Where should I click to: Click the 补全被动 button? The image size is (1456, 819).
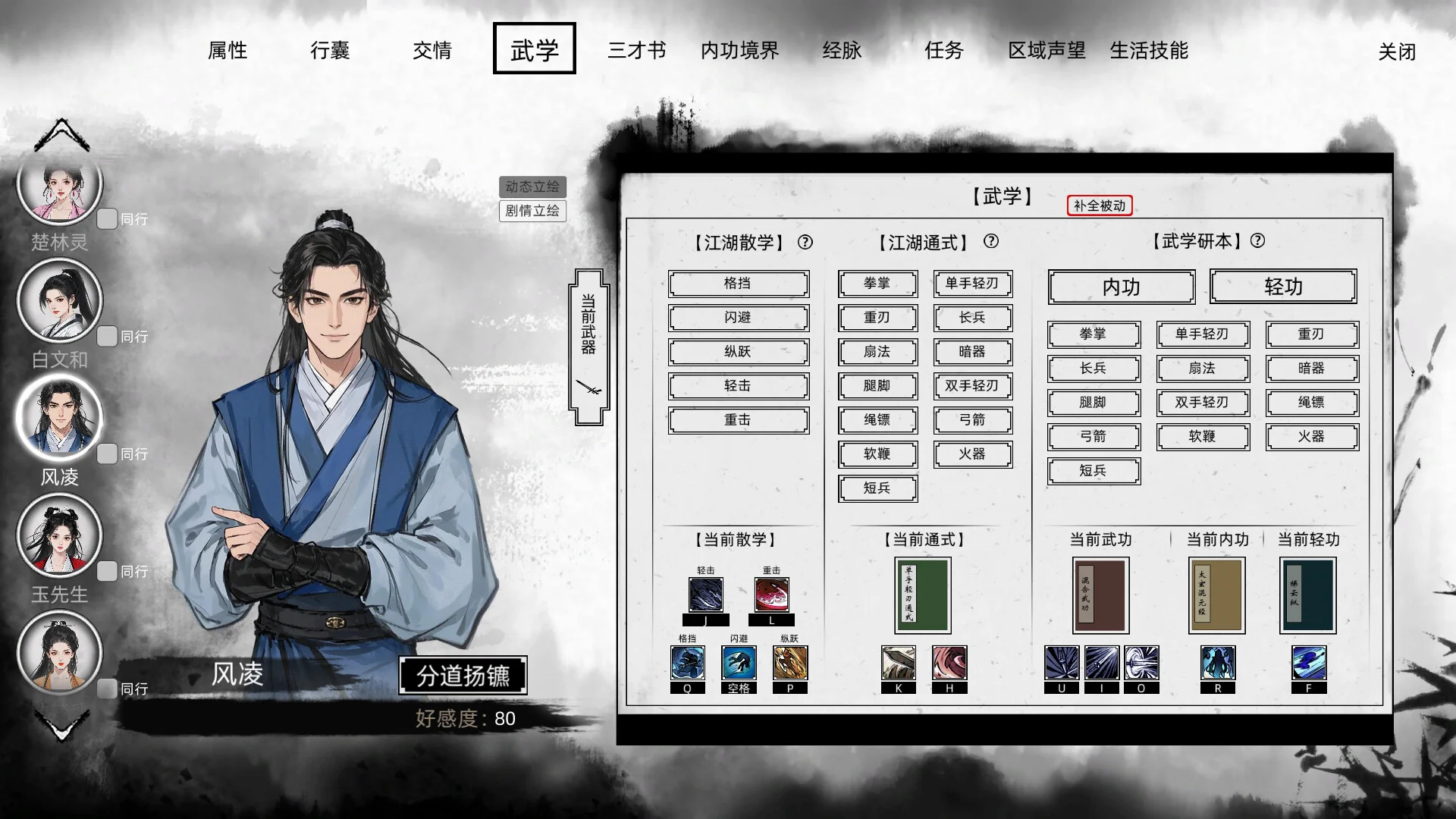pyautogui.click(x=1099, y=206)
